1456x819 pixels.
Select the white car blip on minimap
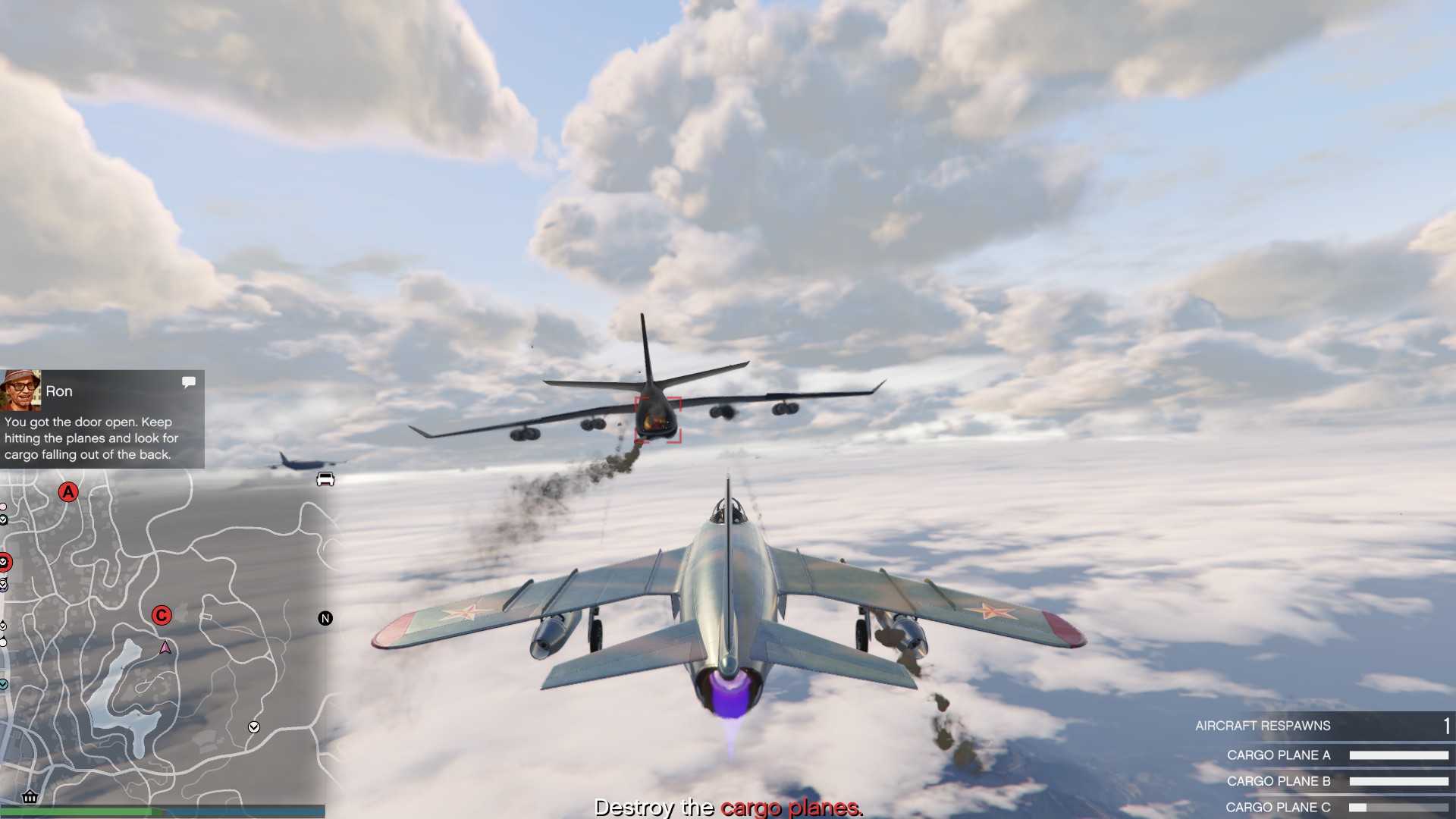pos(325,479)
